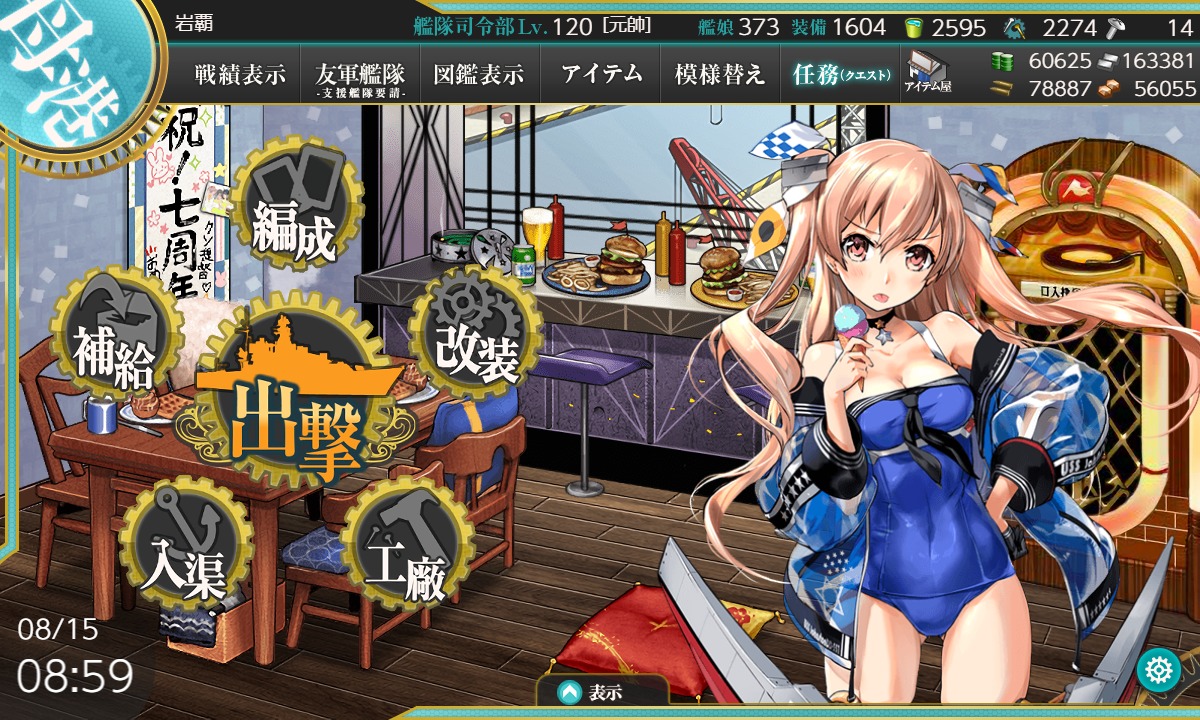Open 図鑑表示 encyclopedia
This screenshot has width=1200, height=720.
coord(479,74)
